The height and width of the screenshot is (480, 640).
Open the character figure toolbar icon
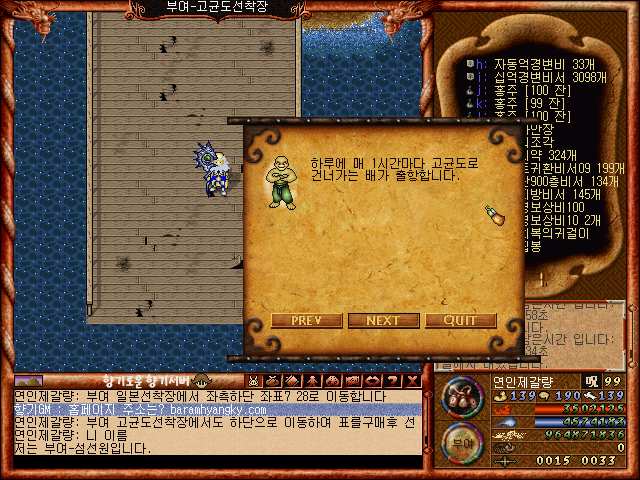[x=311, y=381]
